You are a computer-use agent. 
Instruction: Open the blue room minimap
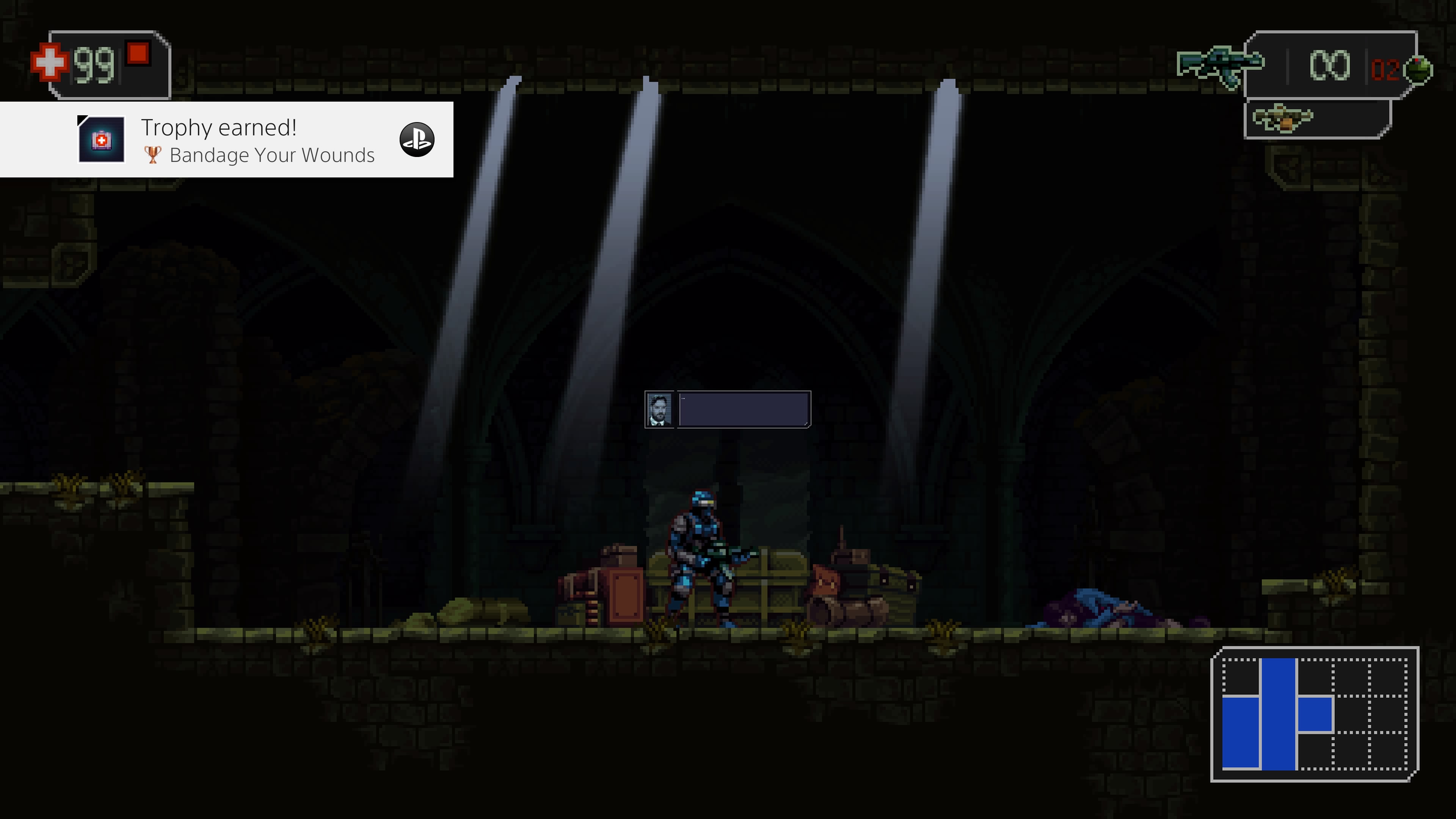click(x=1314, y=714)
